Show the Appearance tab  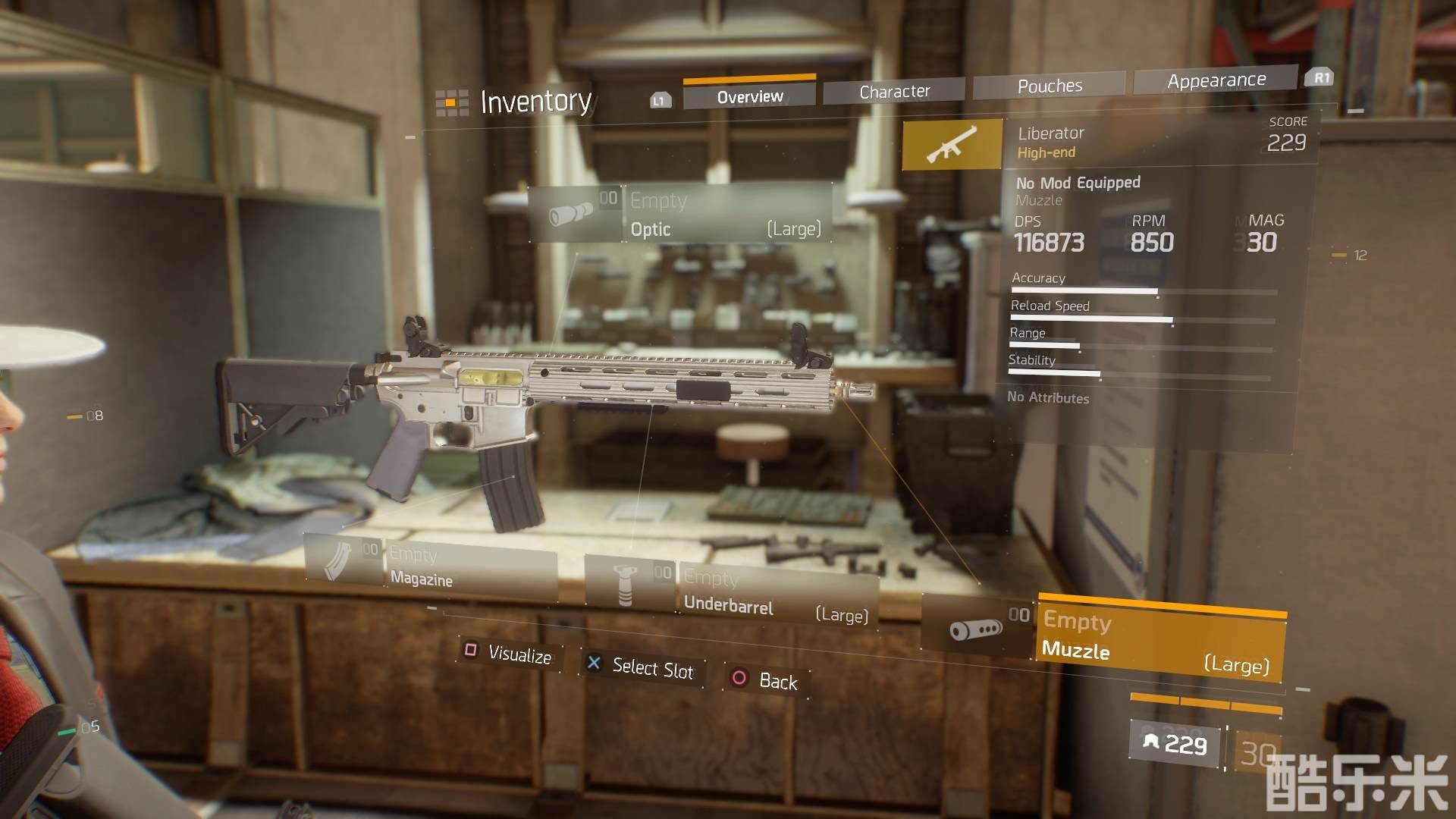tap(1216, 80)
